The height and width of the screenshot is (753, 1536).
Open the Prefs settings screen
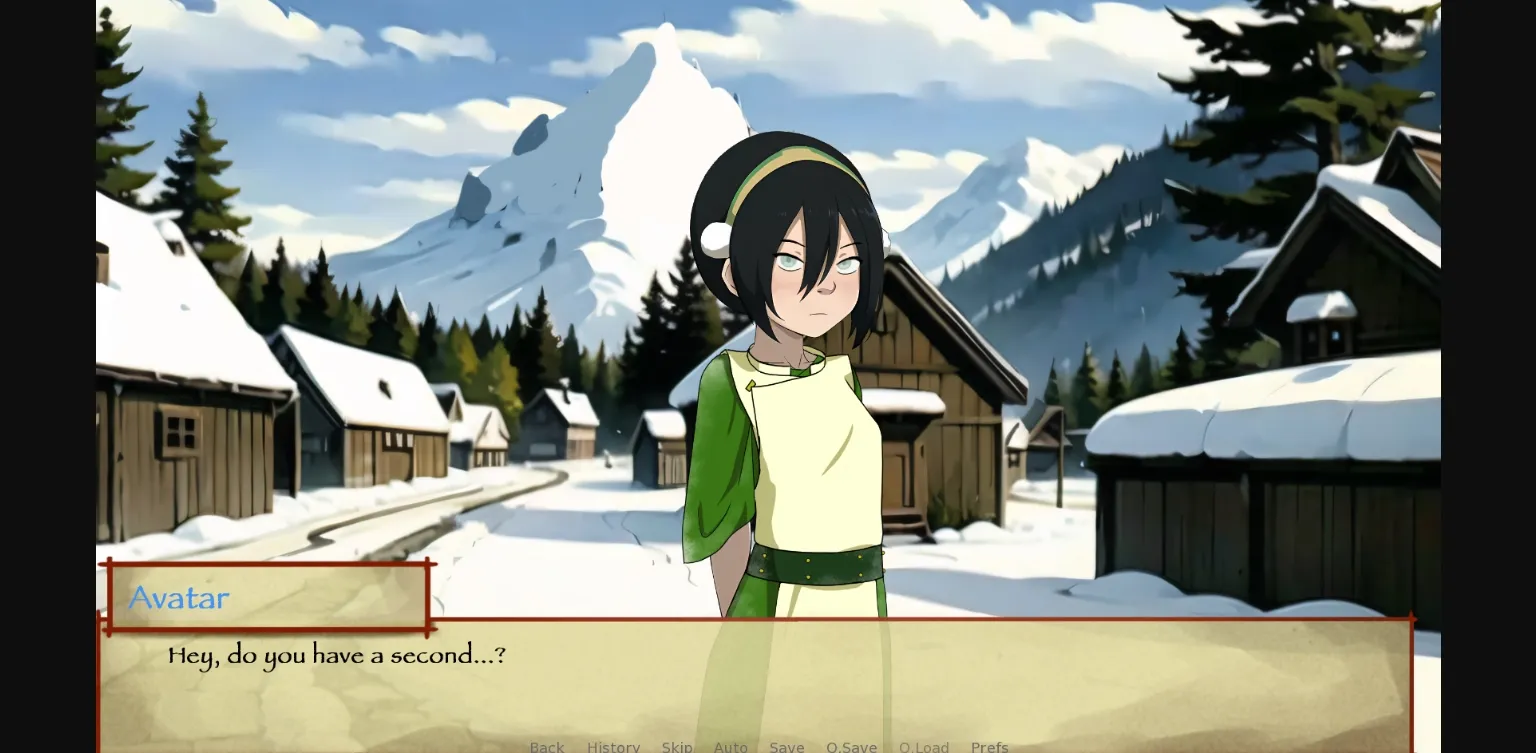(x=989, y=746)
